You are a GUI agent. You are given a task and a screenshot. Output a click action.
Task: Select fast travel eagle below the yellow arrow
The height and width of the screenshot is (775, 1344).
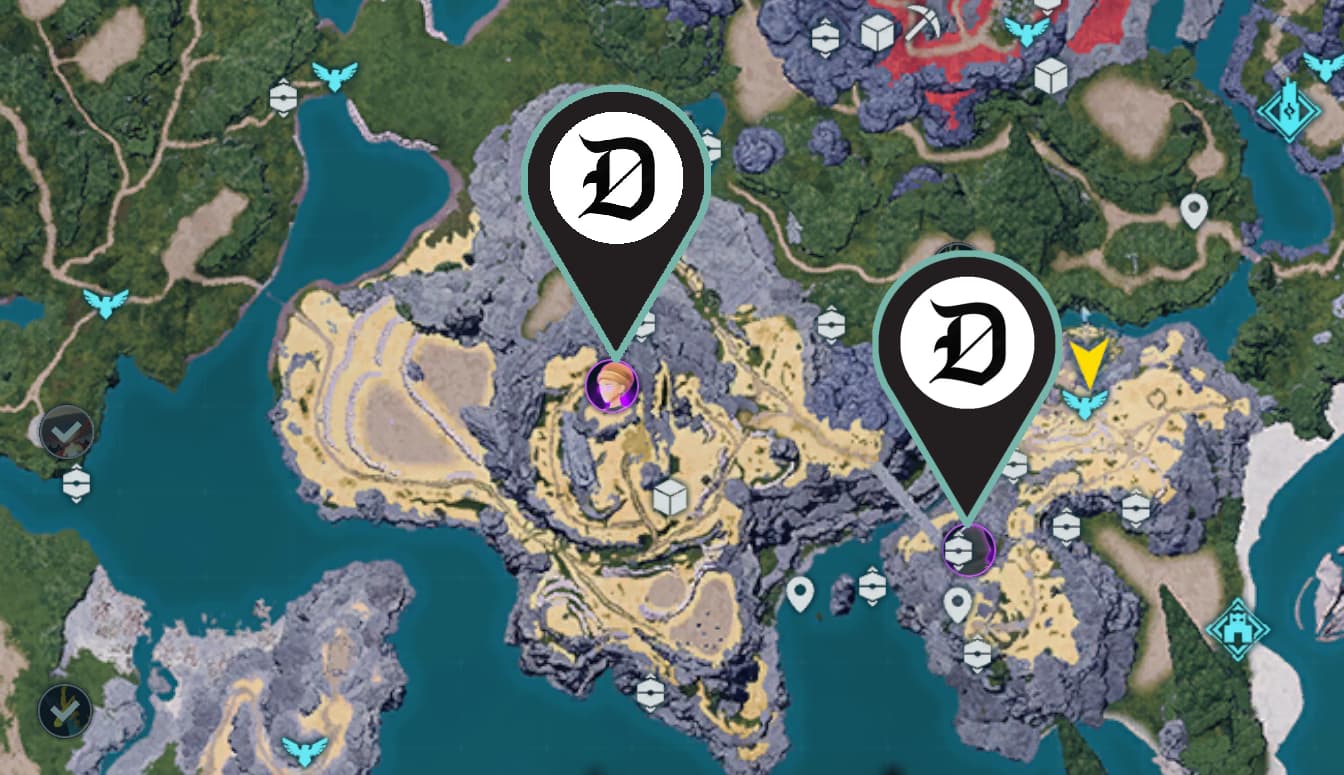click(x=1083, y=403)
